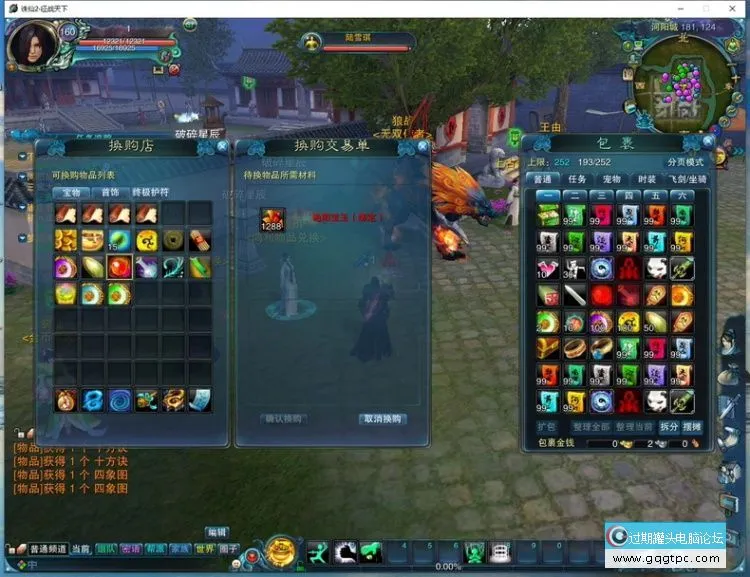The width and height of the screenshot is (750, 577).
Task: Open the 宠物 inventory tab
Action: (x=612, y=179)
